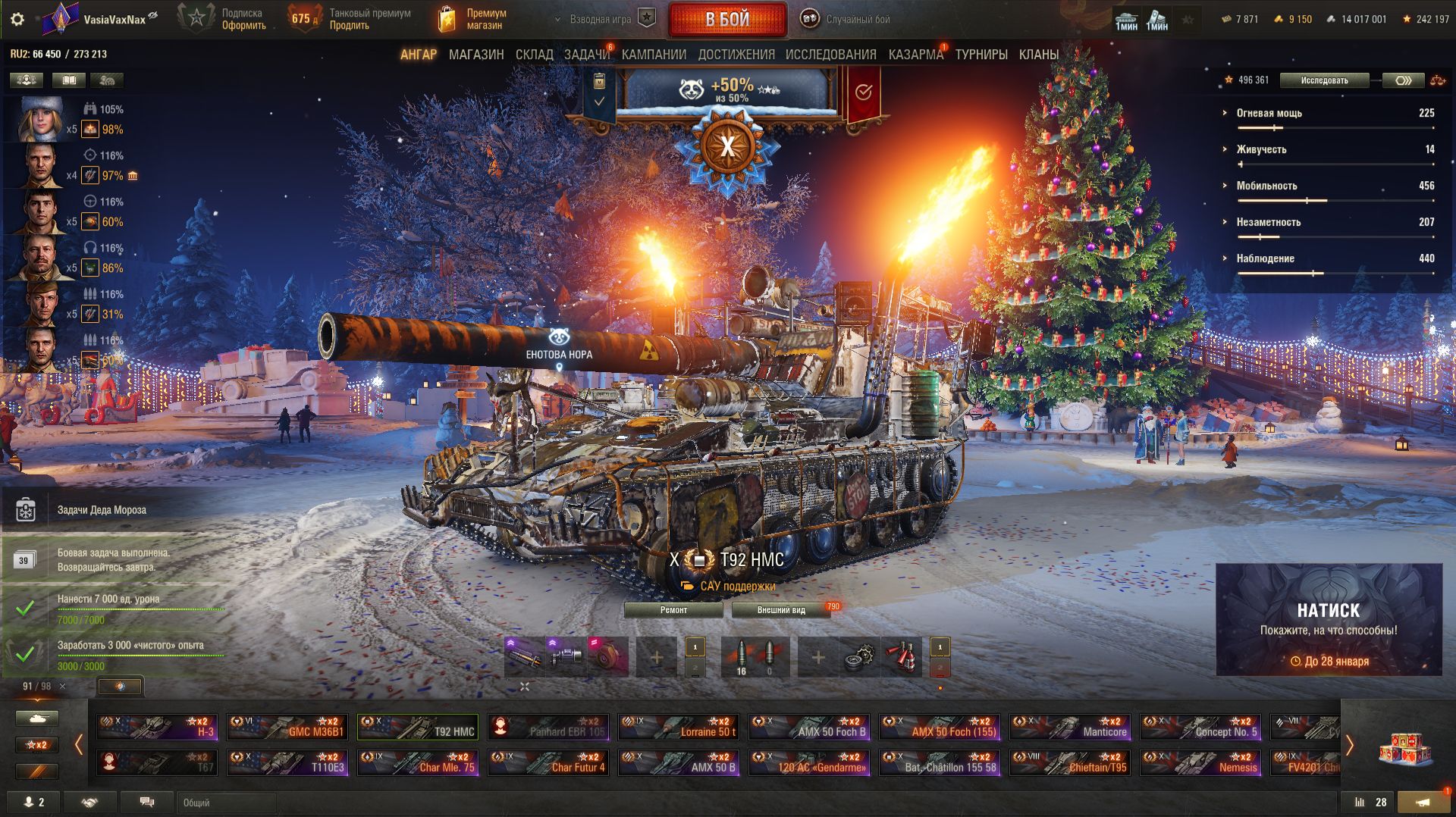Image resolution: width=1456 pixels, height=817 pixels.
Task: Switch to the МАГАЗИН tab
Action: coord(475,55)
